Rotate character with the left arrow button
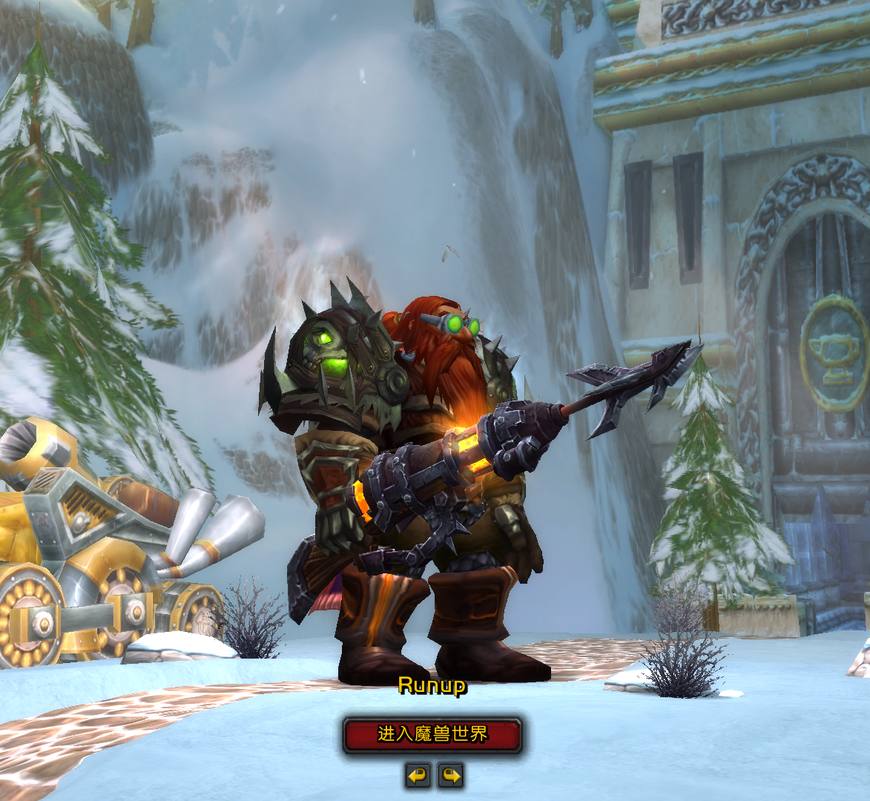This screenshot has height=801, width=870. pyautogui.click(x=417, y=775)
